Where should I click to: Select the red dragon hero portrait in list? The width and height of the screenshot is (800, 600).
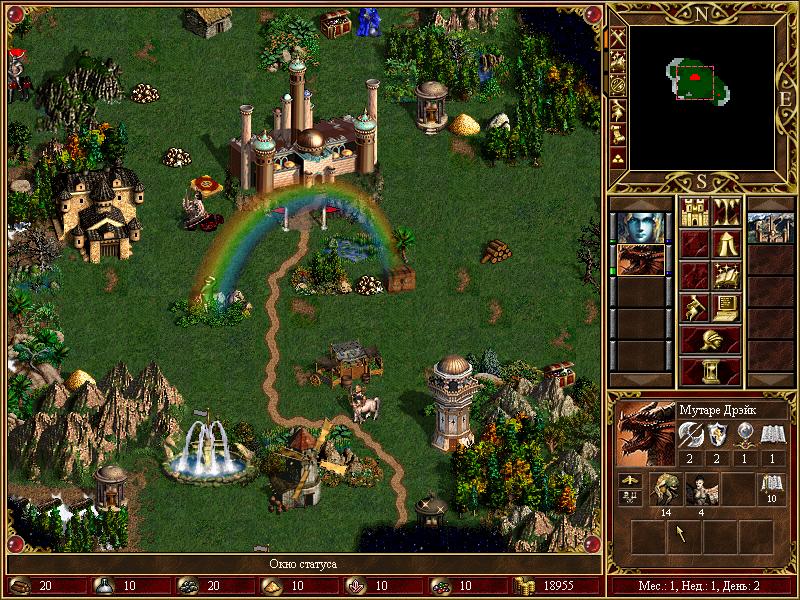click(x=640, y=259)
